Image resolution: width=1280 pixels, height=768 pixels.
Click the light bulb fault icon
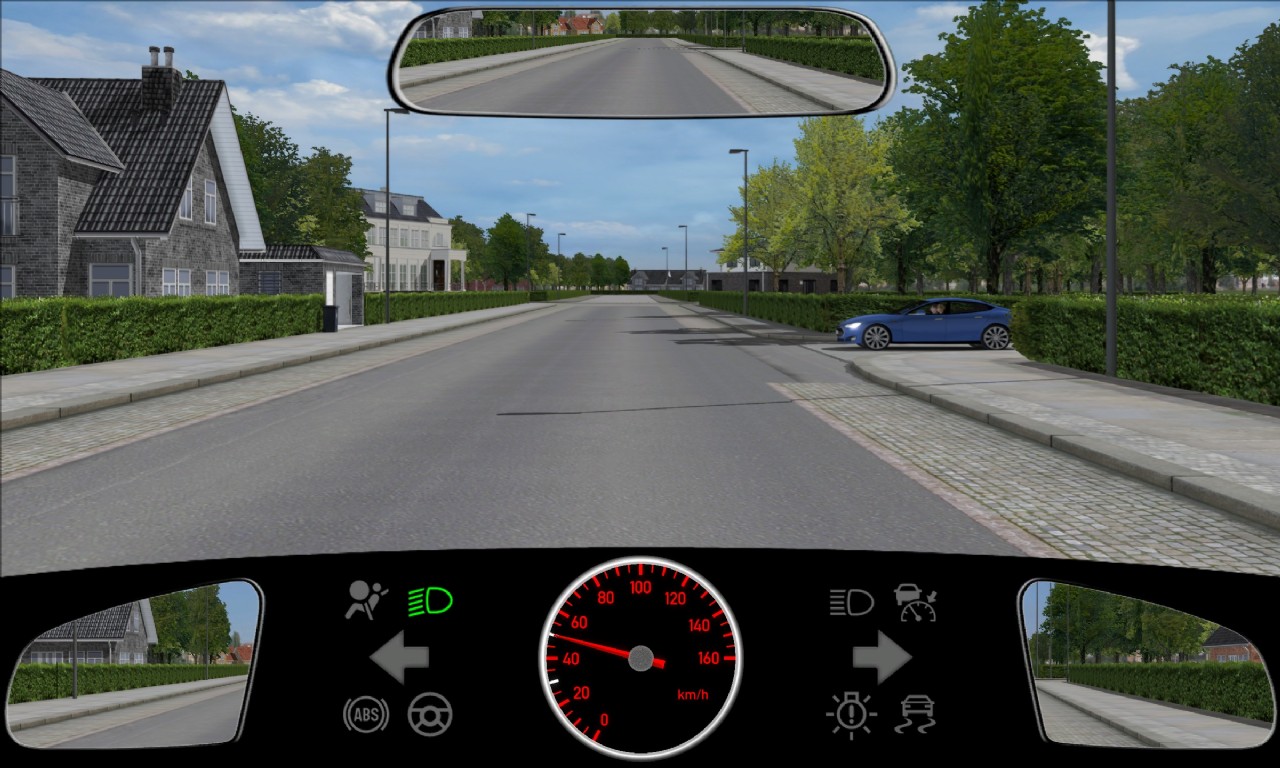(851, 714)
